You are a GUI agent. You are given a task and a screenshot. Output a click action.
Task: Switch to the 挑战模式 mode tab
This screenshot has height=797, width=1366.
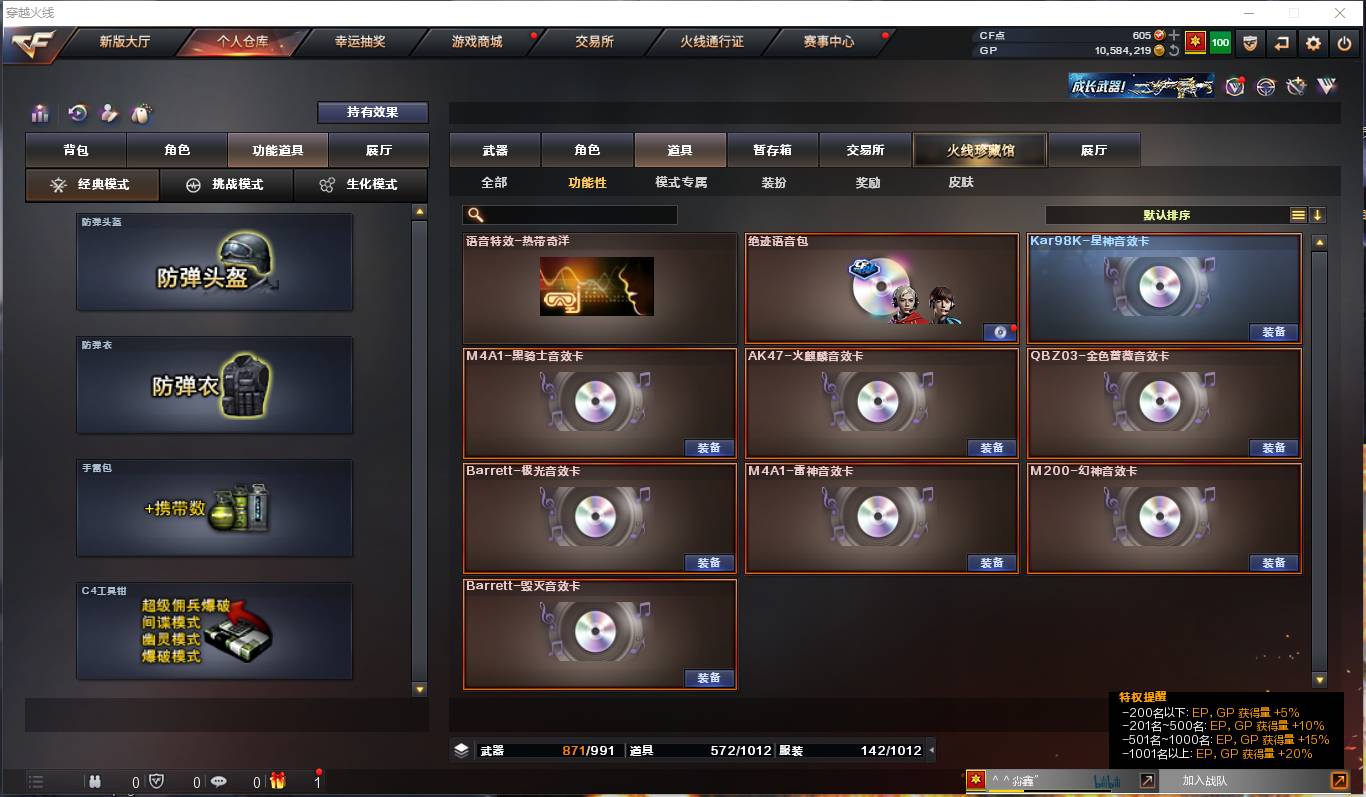pos(226,185)
